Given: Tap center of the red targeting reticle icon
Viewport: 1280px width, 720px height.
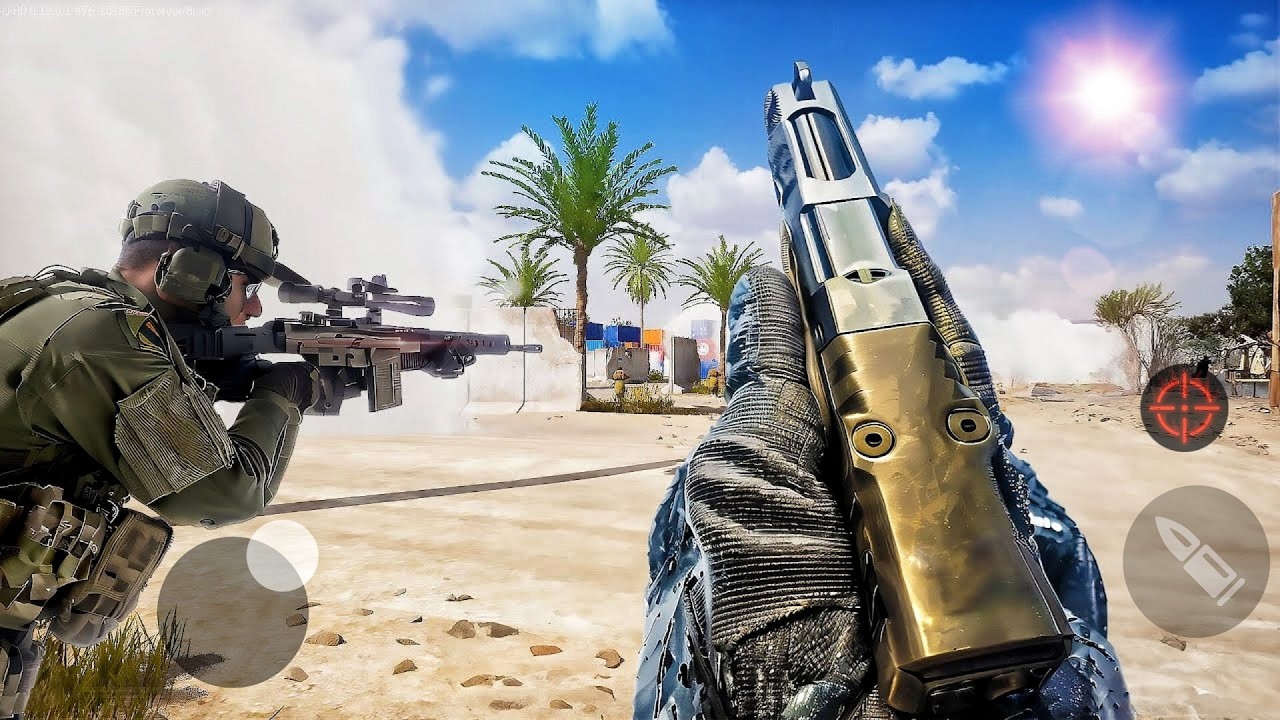Looking at the screenshot, I should click(1184, 408).
